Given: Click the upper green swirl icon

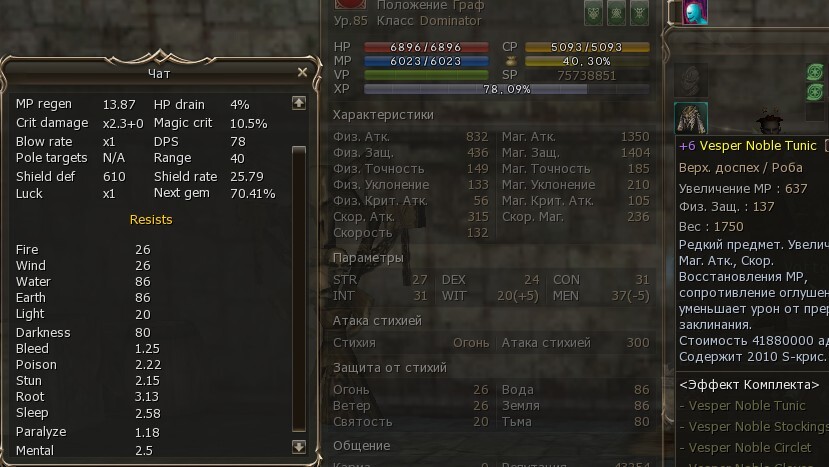Looking at the screenshot, I should 816,72.
